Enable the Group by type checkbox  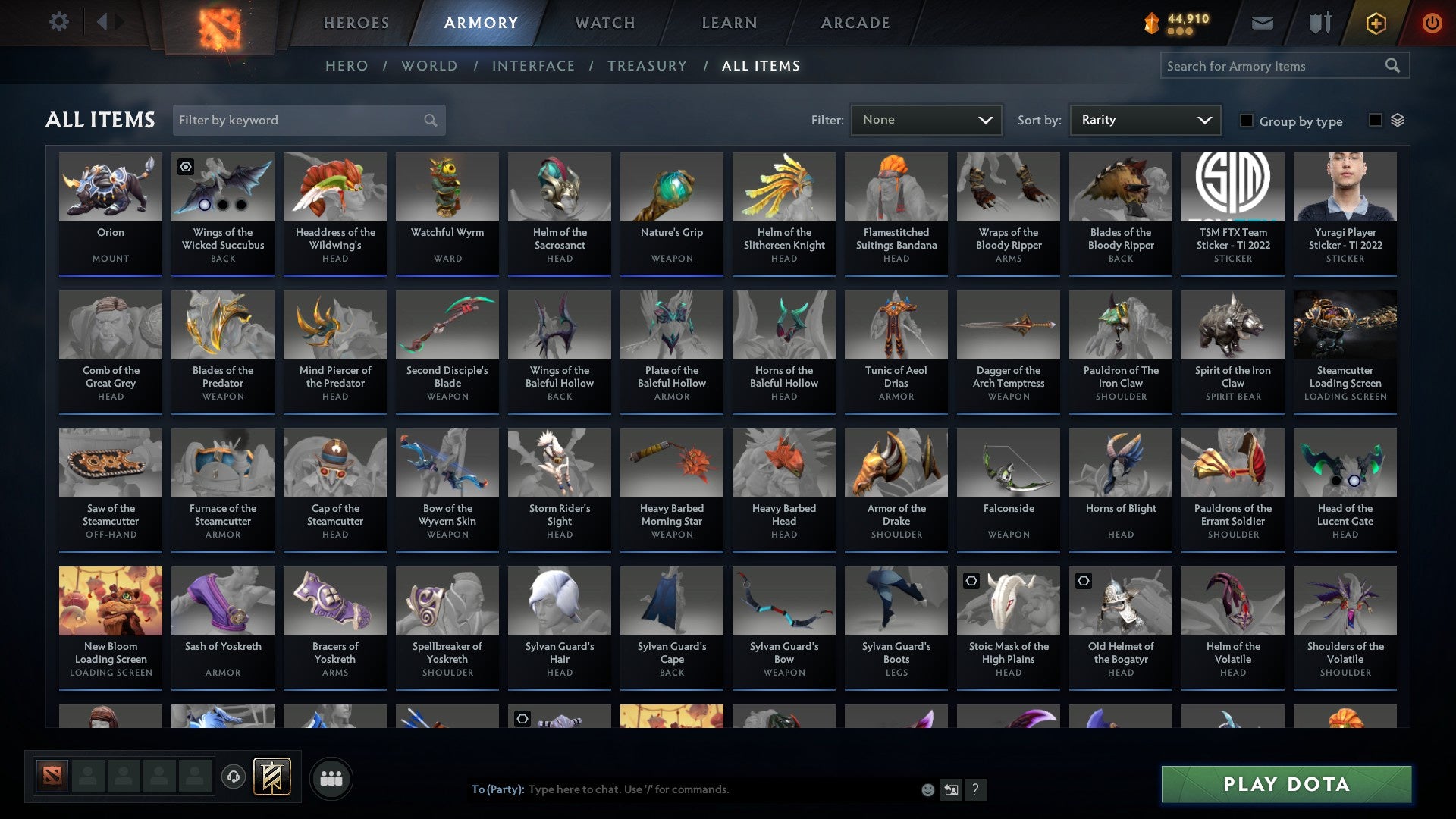[x=1246, y=121]
